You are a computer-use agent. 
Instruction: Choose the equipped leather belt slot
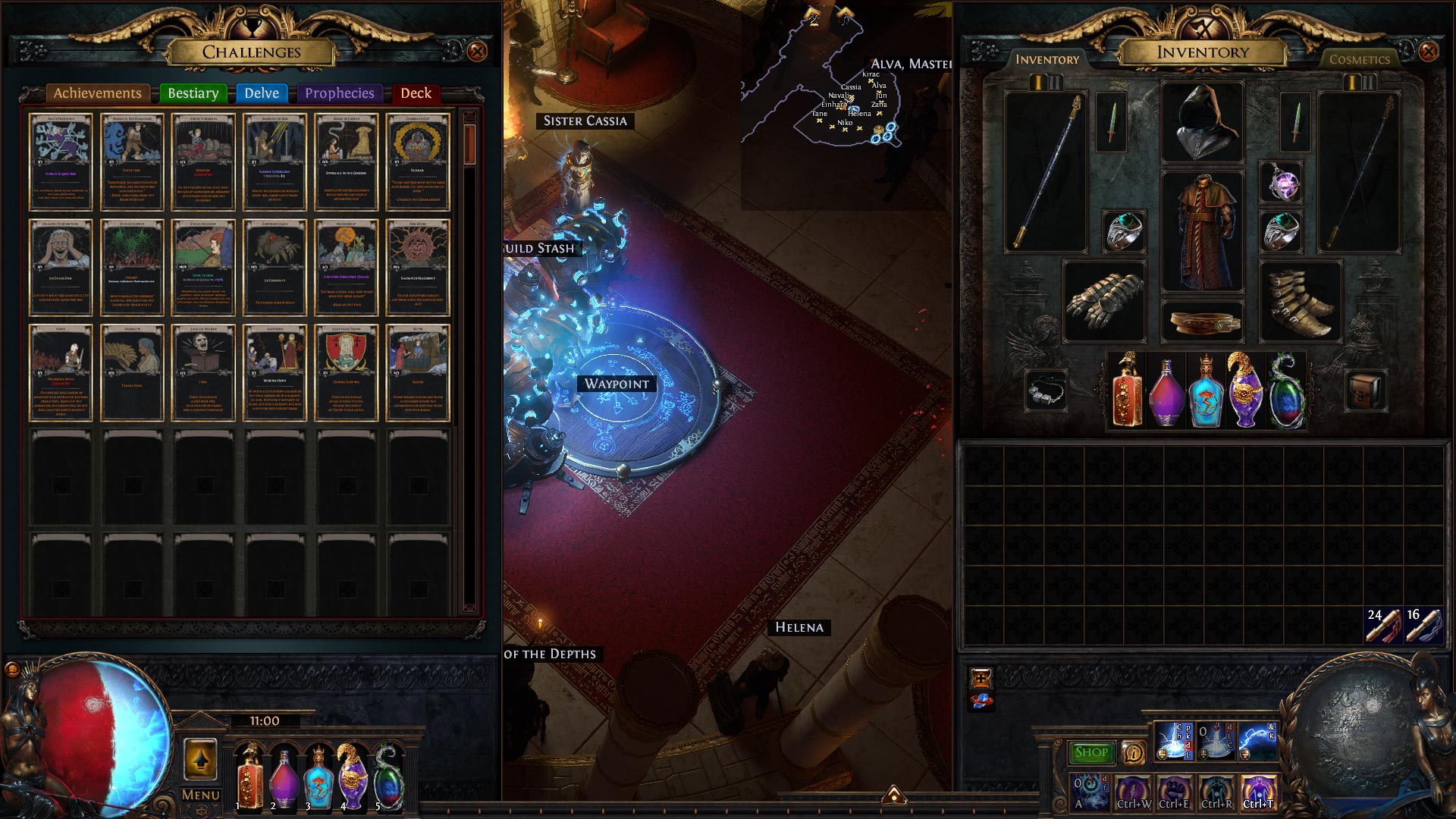[1202, 322]
